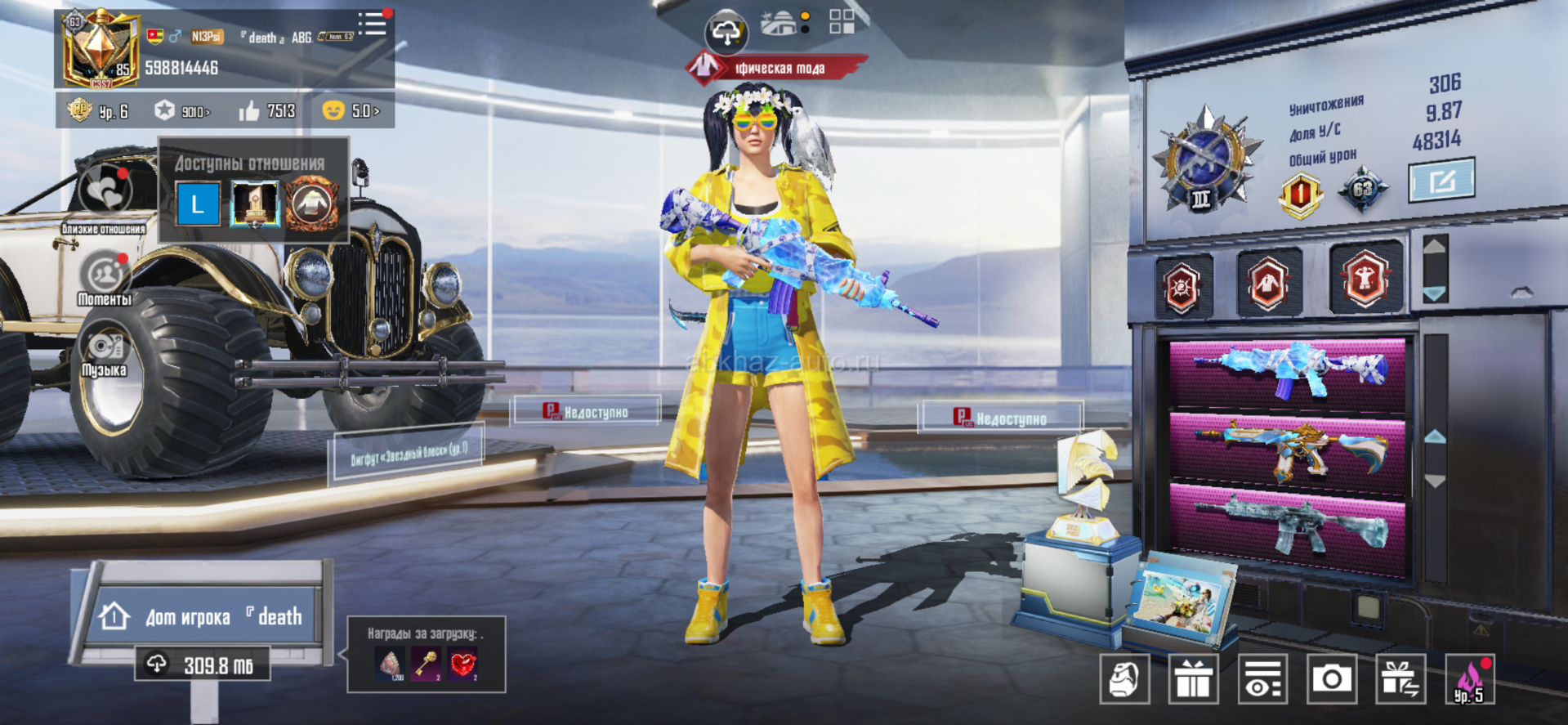Open the player avatar profile frame
Screen dimensions: 1568x725
pyautogui.click(x=100, y=49)
